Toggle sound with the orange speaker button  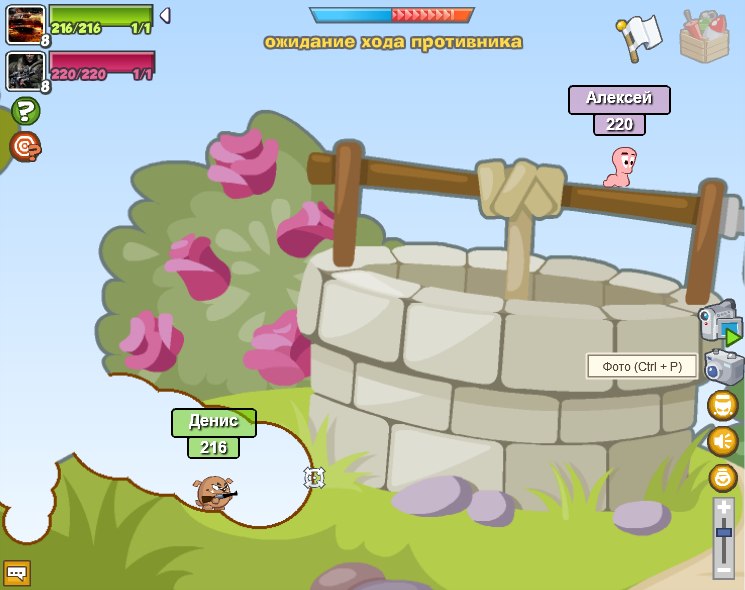[x=722, y=441]
